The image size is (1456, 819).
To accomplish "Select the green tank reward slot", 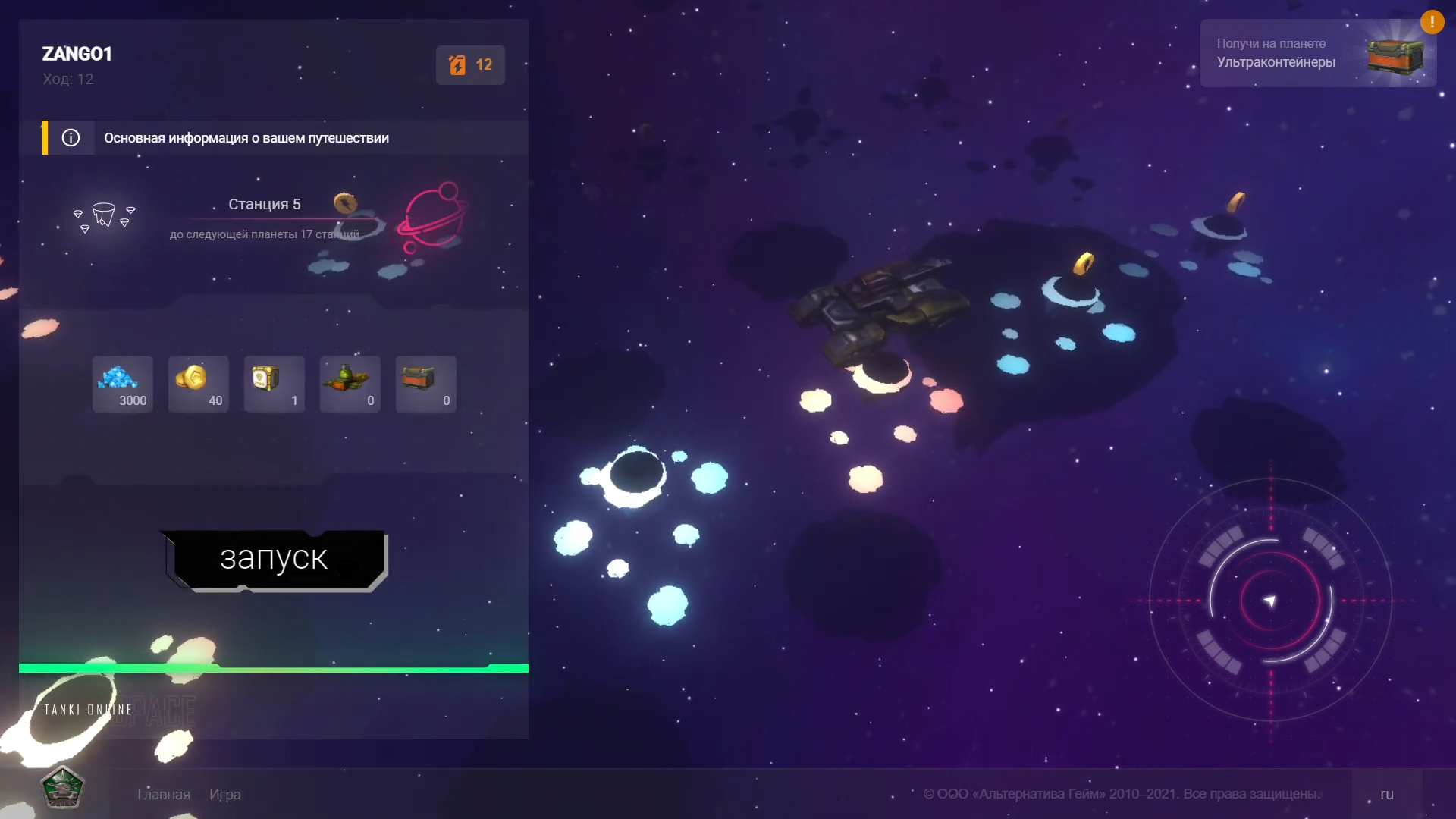I will pyautogui.click(x=350, y=384).
